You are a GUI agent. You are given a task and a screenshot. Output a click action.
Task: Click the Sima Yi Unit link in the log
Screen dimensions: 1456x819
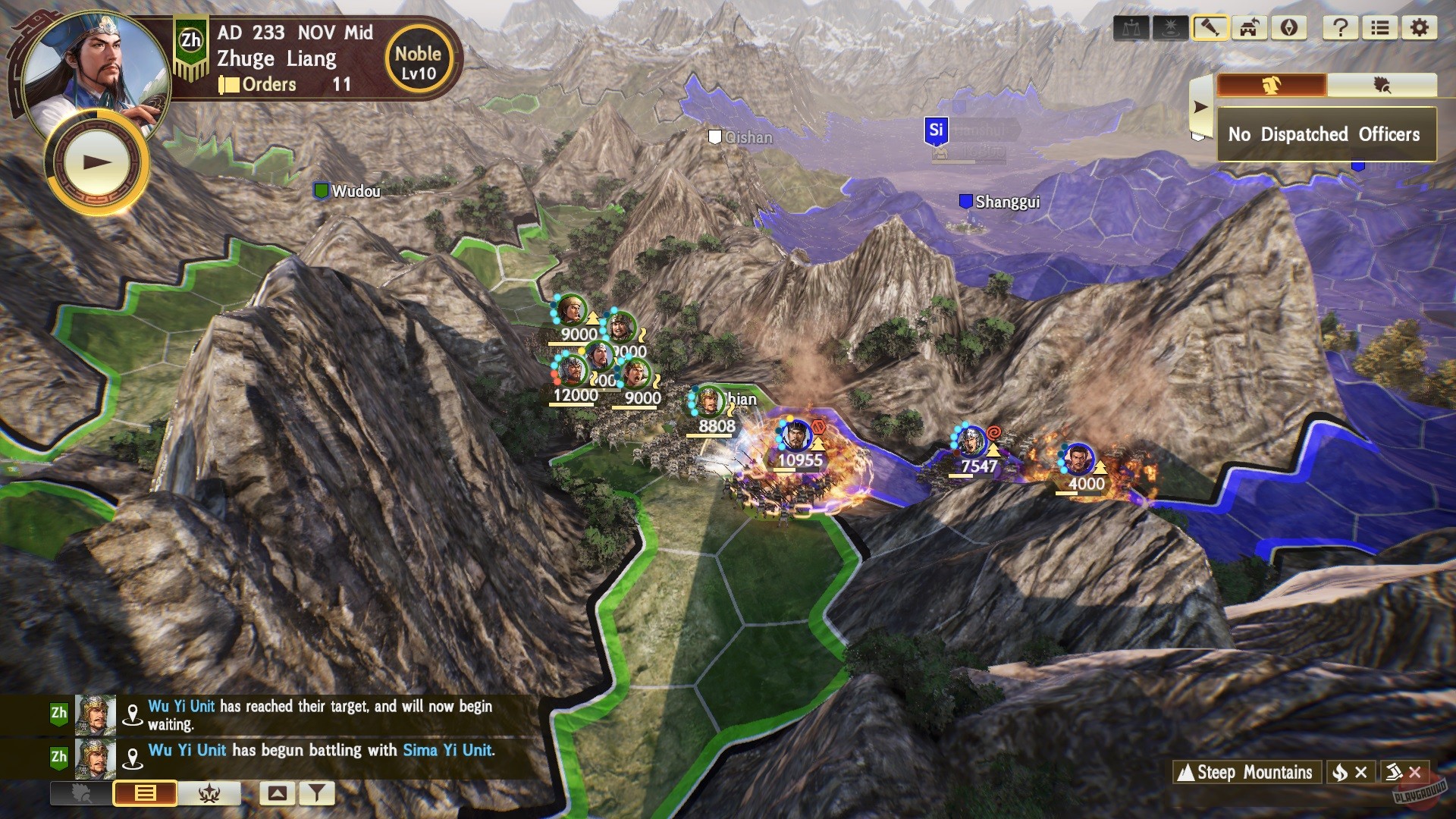(447, 752)
